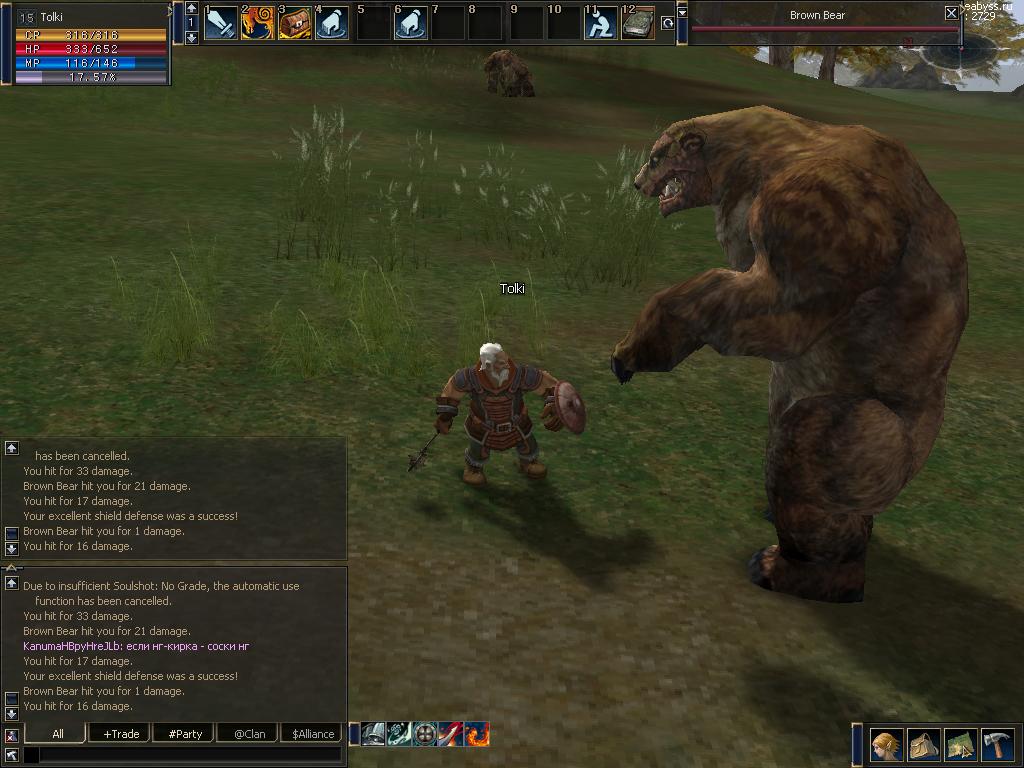The width and height of the screenshot is (1024, 768).
Task: Switch chat to the +Trade tab
Action: pyautogui.click(x=120, y=733)
